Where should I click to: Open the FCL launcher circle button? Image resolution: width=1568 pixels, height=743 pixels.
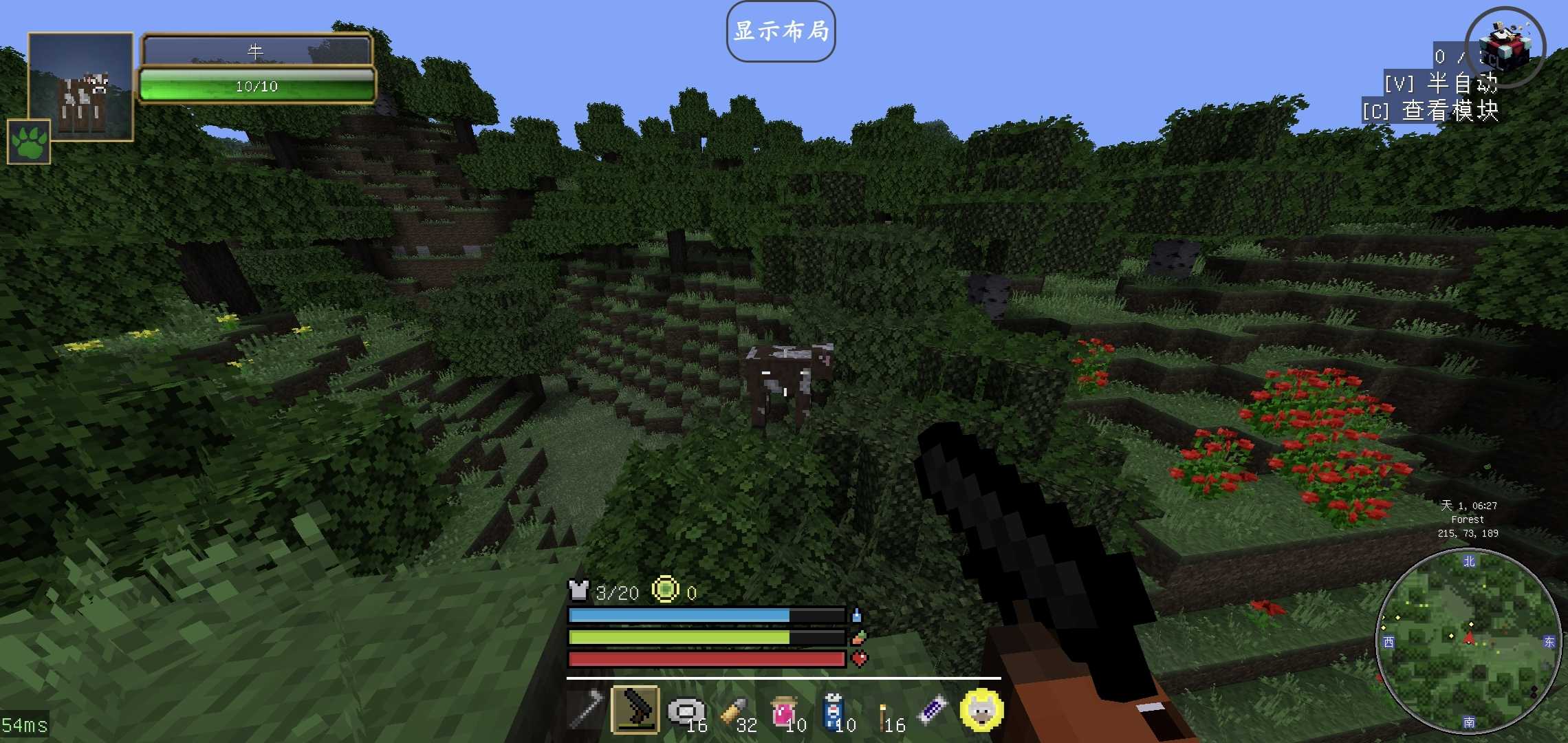coord(1505,47)
